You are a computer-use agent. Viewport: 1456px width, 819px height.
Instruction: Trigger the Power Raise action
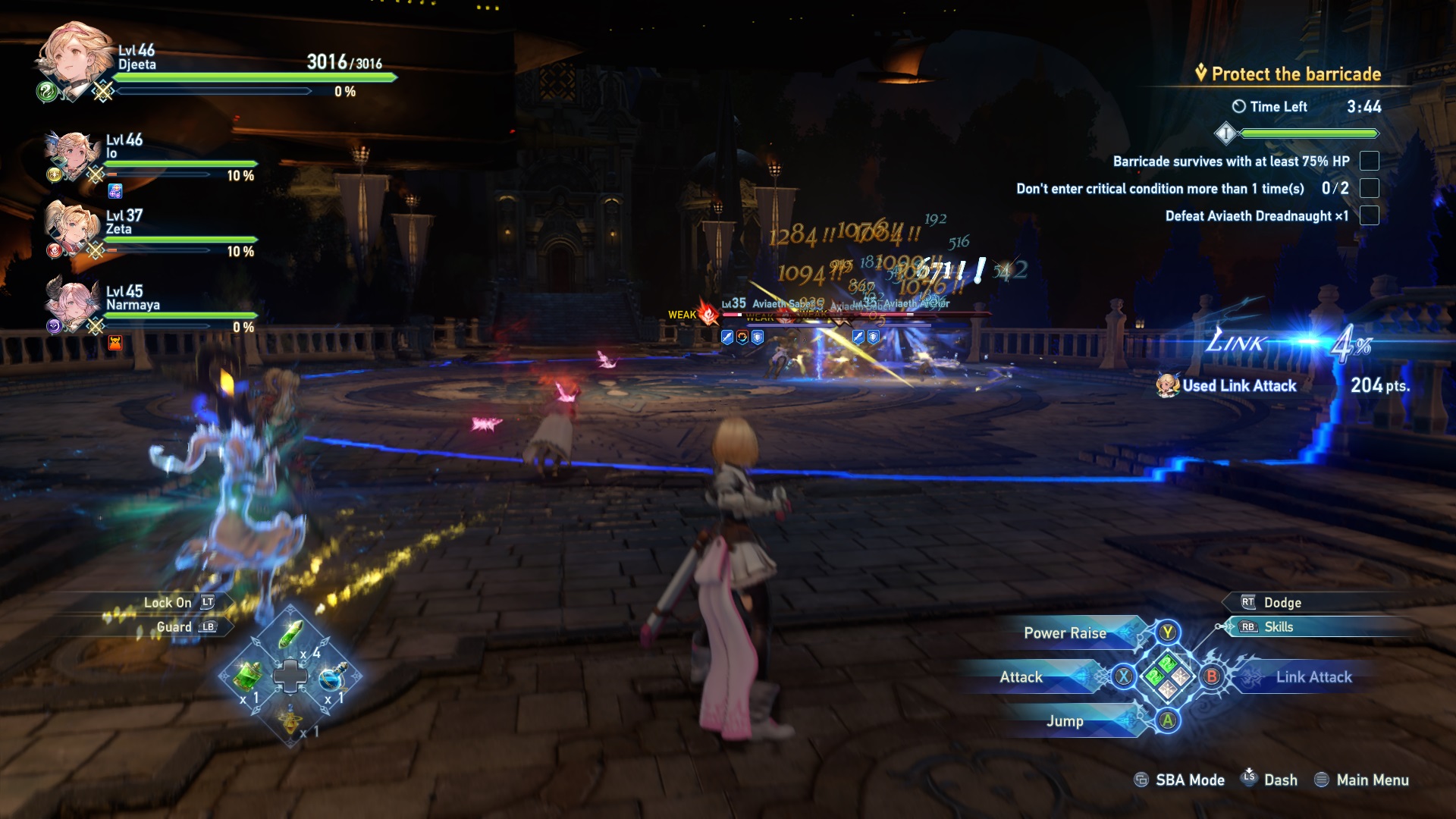1065,633
